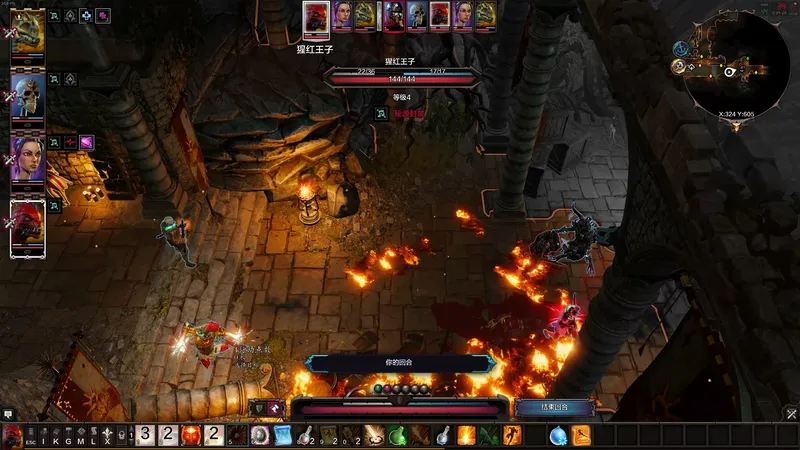Screen dimensions: 800x450
Task: Activate the red flame skill in hotbar
Action: 191,436
